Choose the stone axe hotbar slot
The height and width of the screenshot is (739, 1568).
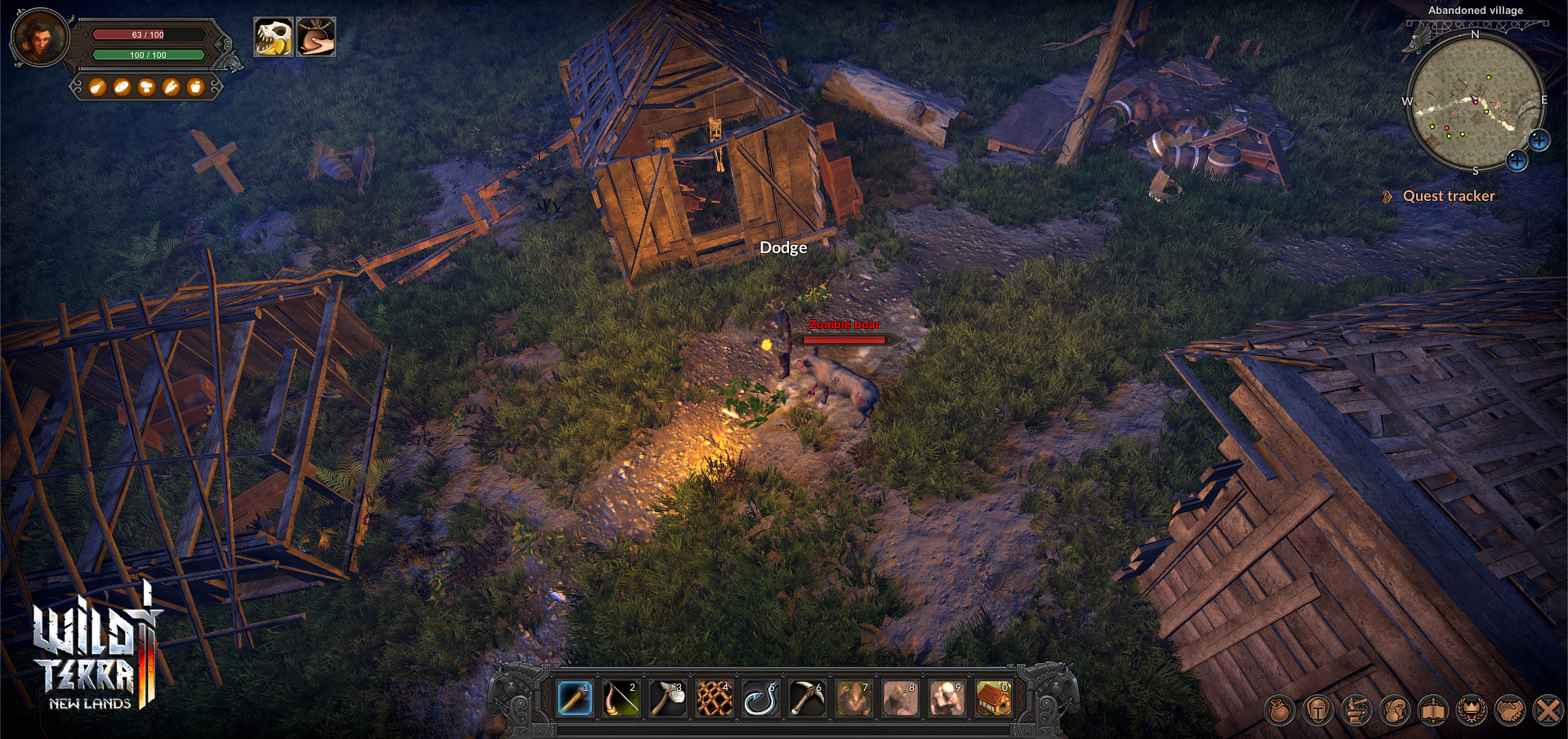click(667, 699)
